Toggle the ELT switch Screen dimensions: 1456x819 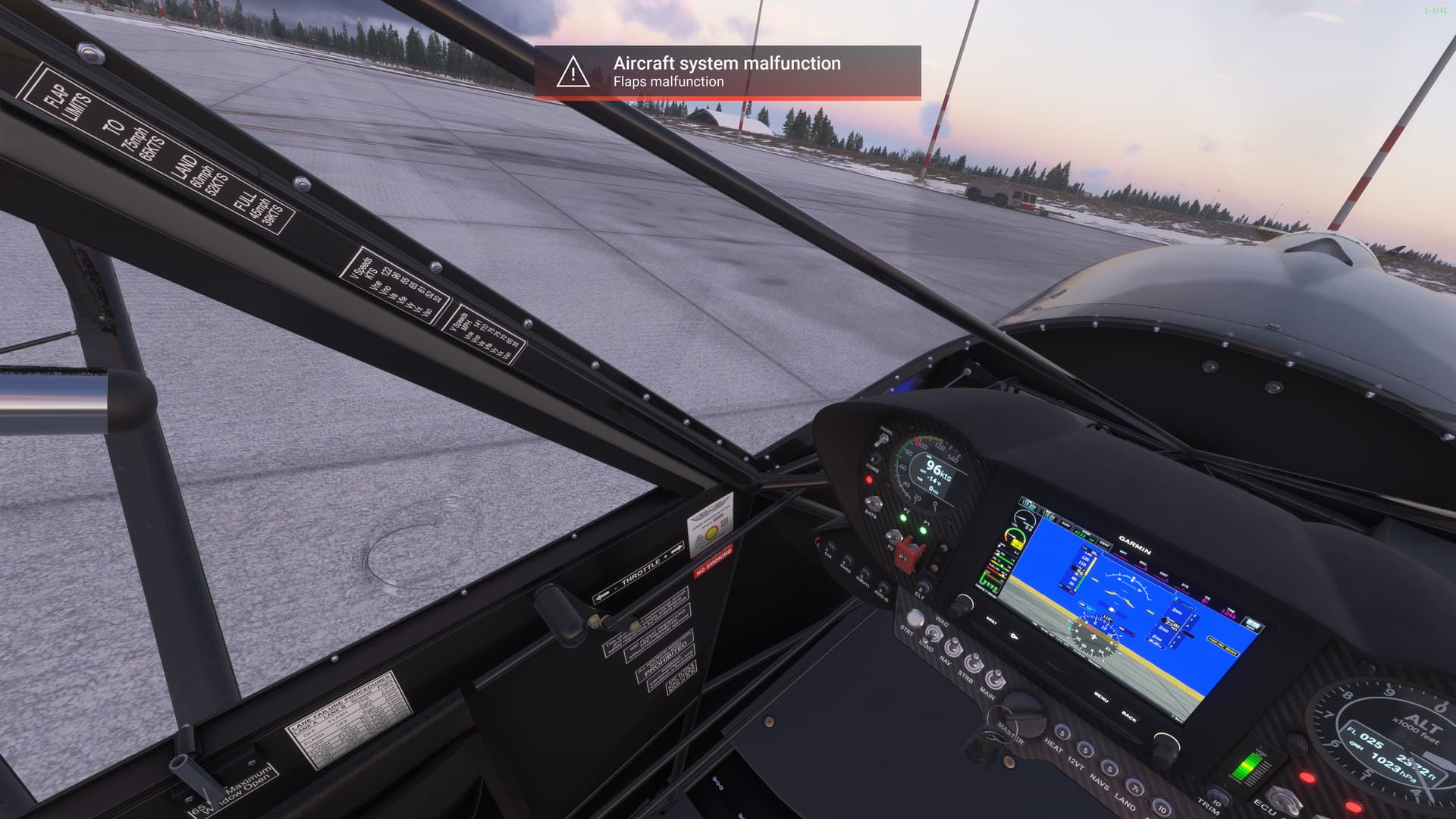click(923, 585)
